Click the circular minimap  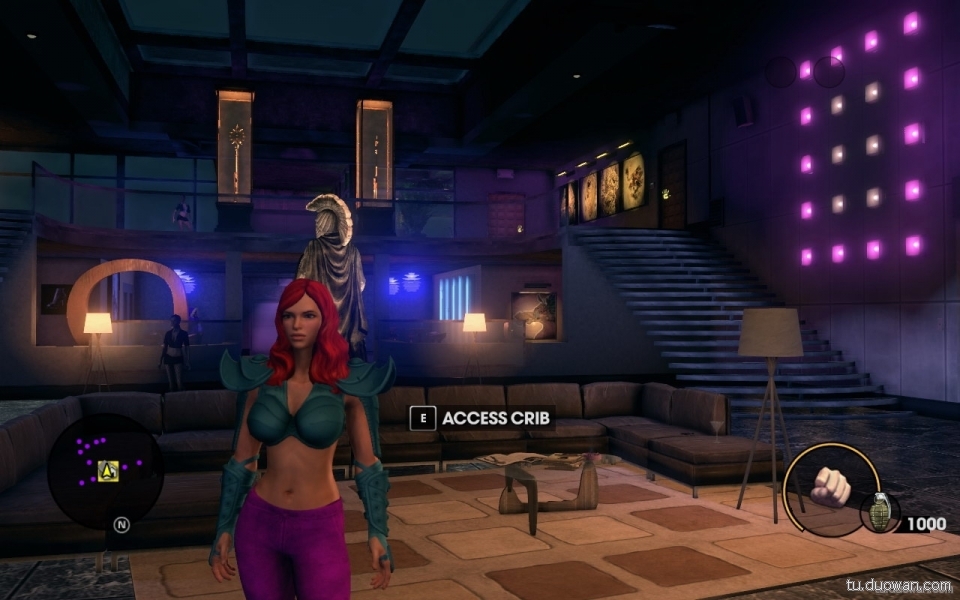point(105,471)
